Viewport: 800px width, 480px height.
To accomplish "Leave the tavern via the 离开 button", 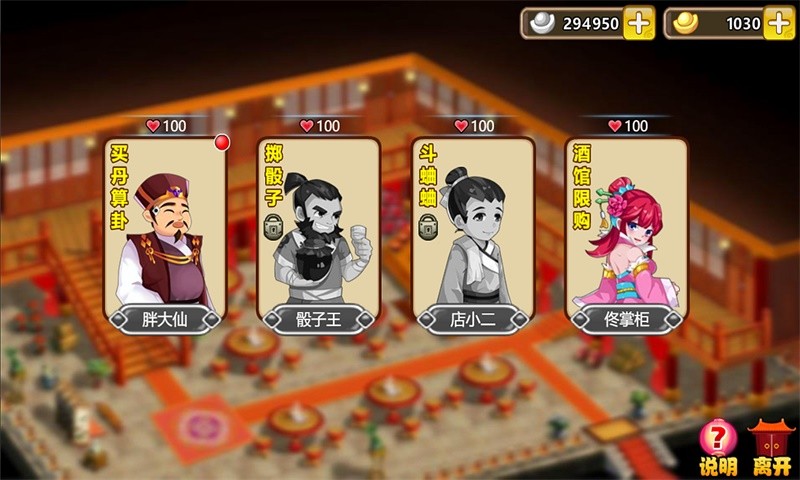I will [x=770, y=449].
